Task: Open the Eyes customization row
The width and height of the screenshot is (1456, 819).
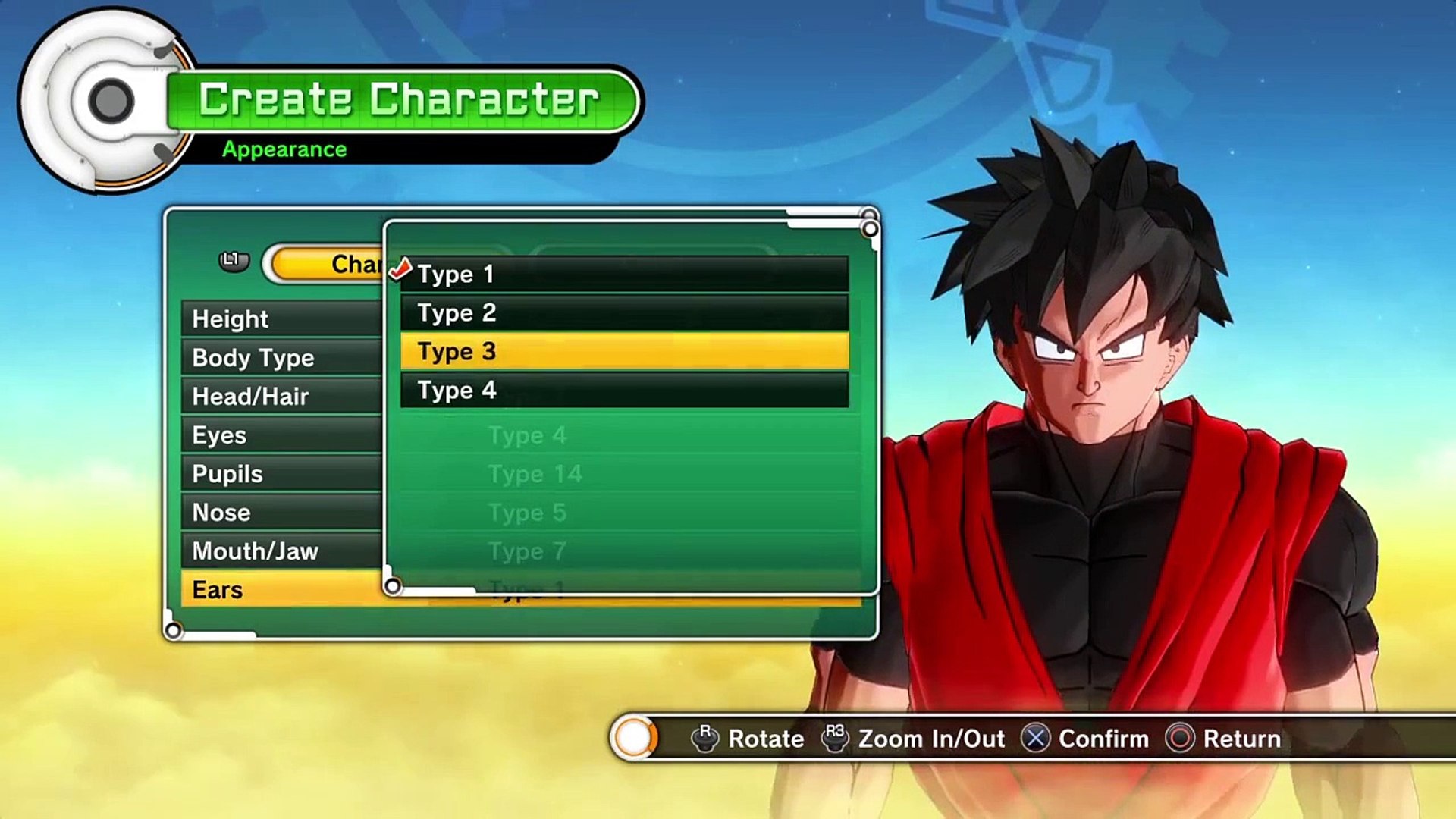Action: coord(281,435)
